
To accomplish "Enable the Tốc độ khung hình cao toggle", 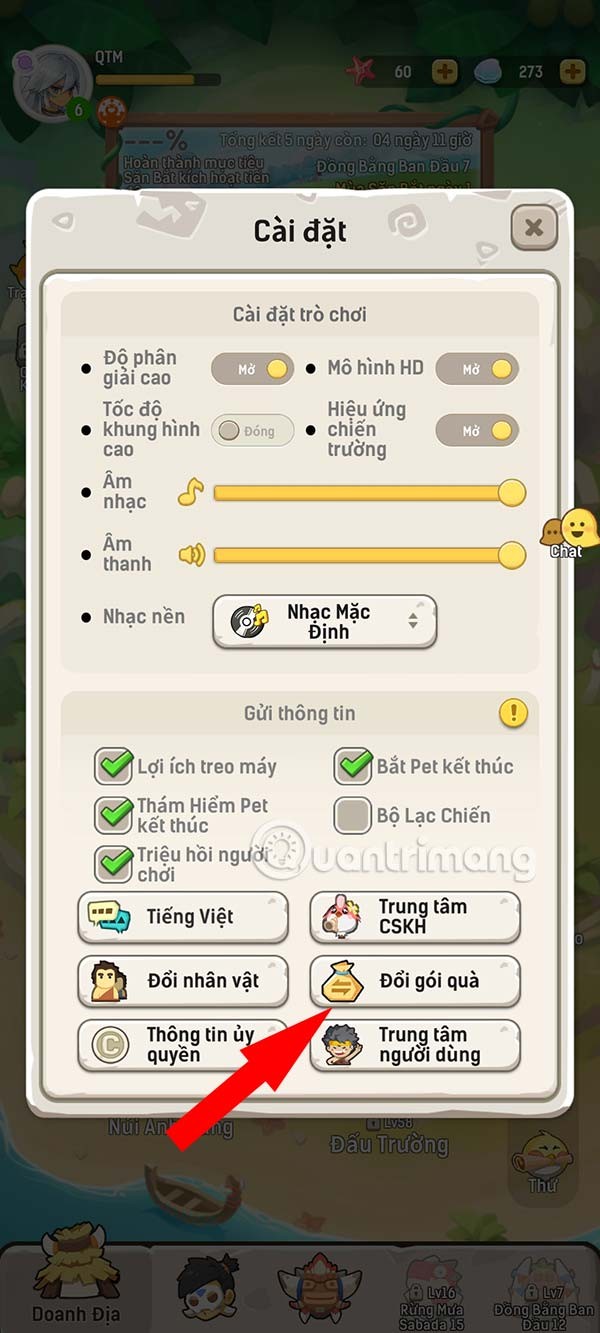I will (252, 431).
